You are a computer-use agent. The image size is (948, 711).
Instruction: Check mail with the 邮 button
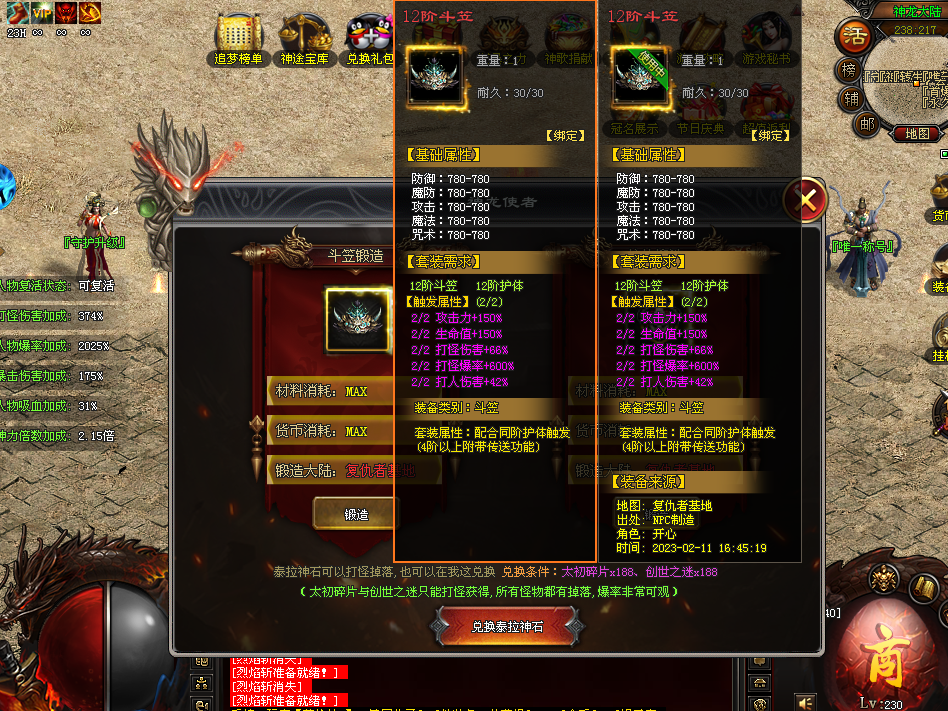[x=867, y=124]
